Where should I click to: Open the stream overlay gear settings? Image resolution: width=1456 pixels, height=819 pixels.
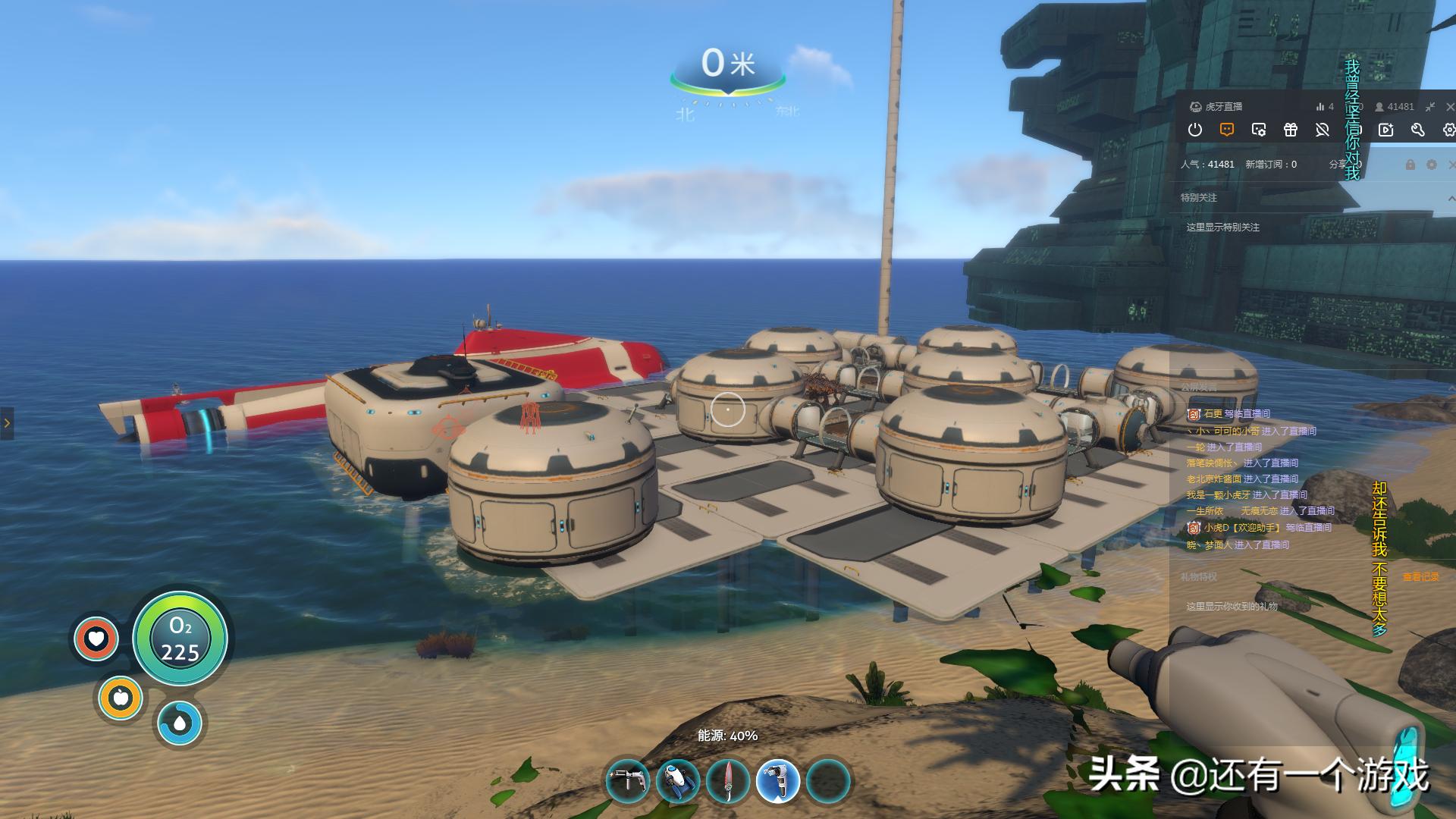click(1448, 130)
